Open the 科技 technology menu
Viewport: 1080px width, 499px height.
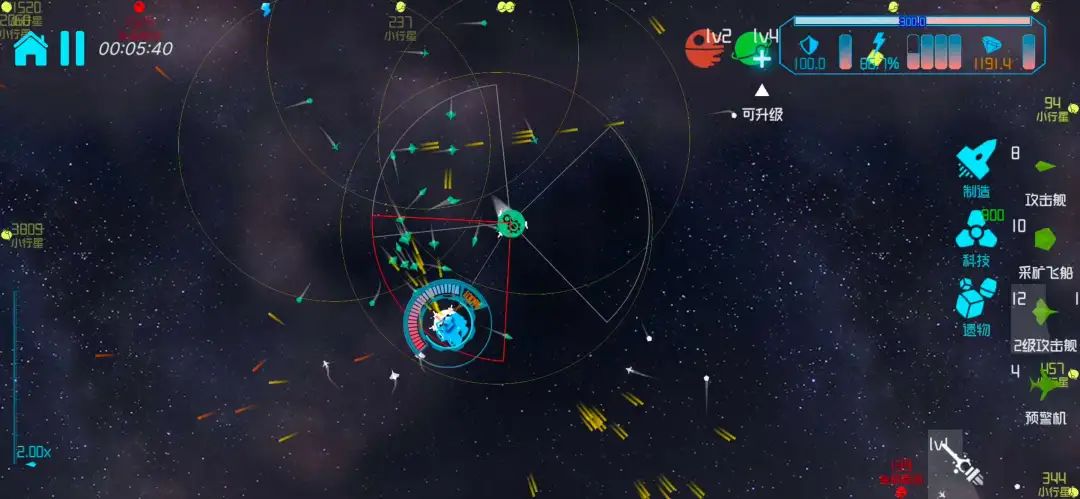point(976,236)
